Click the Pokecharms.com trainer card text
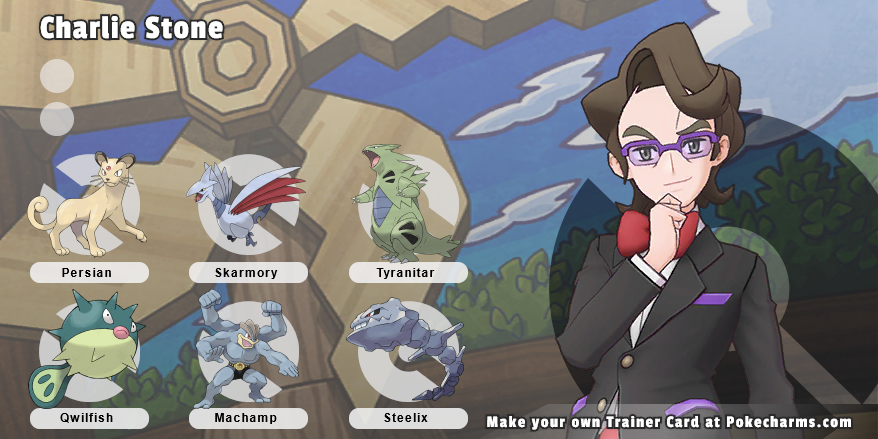This screenshot has height=439, width=878. pyautogui.click(x=668, y=422)
